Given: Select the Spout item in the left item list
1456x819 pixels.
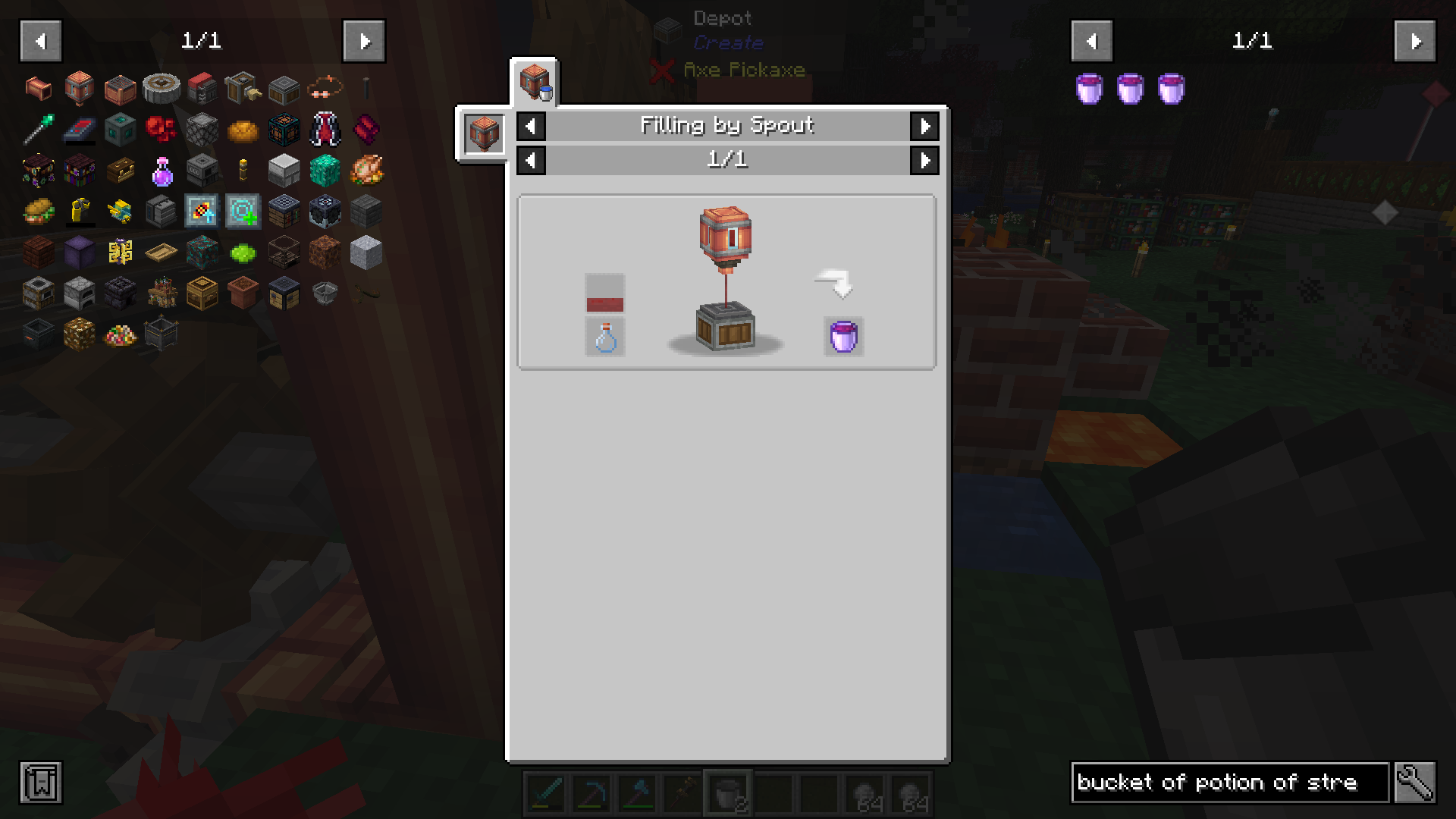Looking at the screenshot, I should [79, 88].
